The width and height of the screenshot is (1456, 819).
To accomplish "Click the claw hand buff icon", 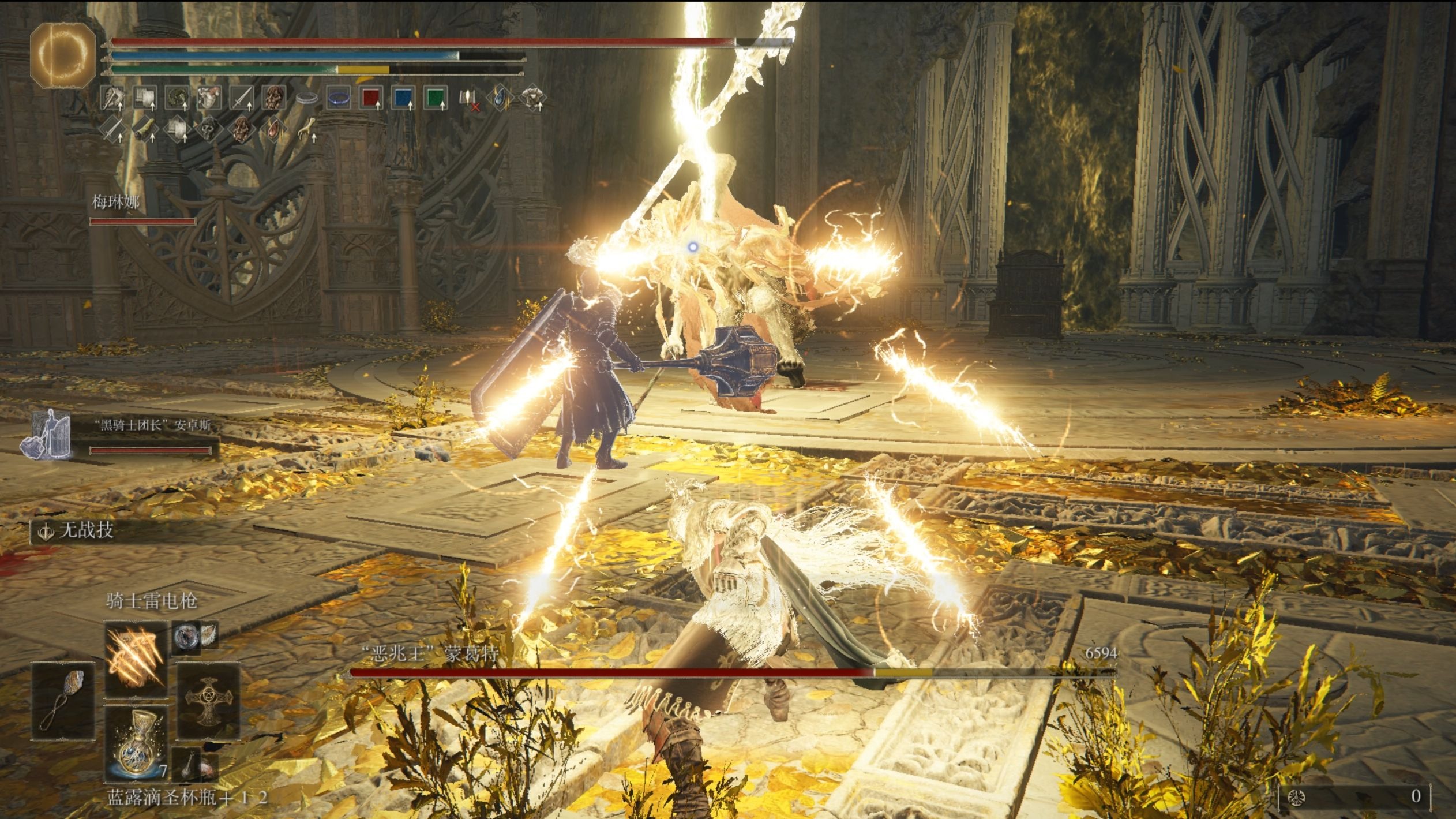I will pos(307,129).
